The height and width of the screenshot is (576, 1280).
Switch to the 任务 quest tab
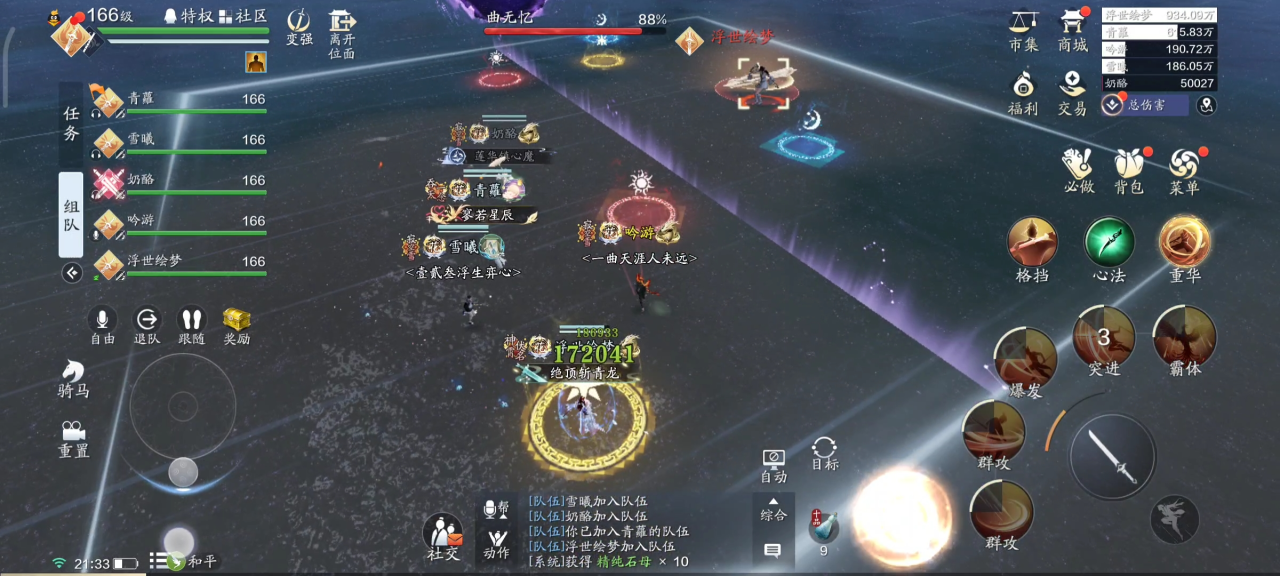71,125
